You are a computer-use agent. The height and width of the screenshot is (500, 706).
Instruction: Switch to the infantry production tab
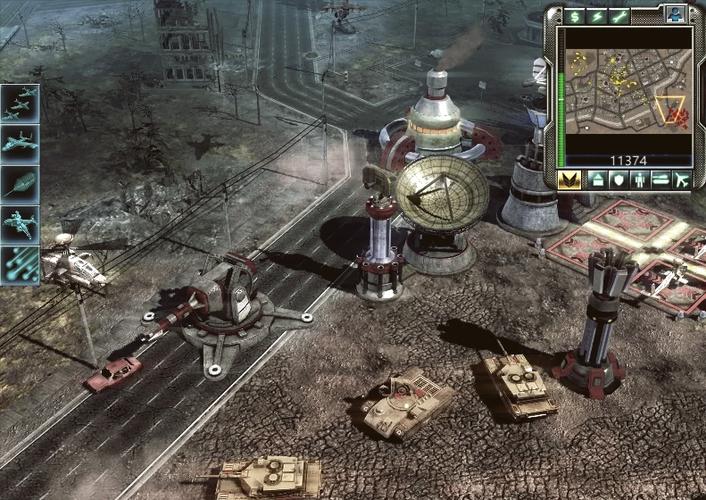(639, 180)
